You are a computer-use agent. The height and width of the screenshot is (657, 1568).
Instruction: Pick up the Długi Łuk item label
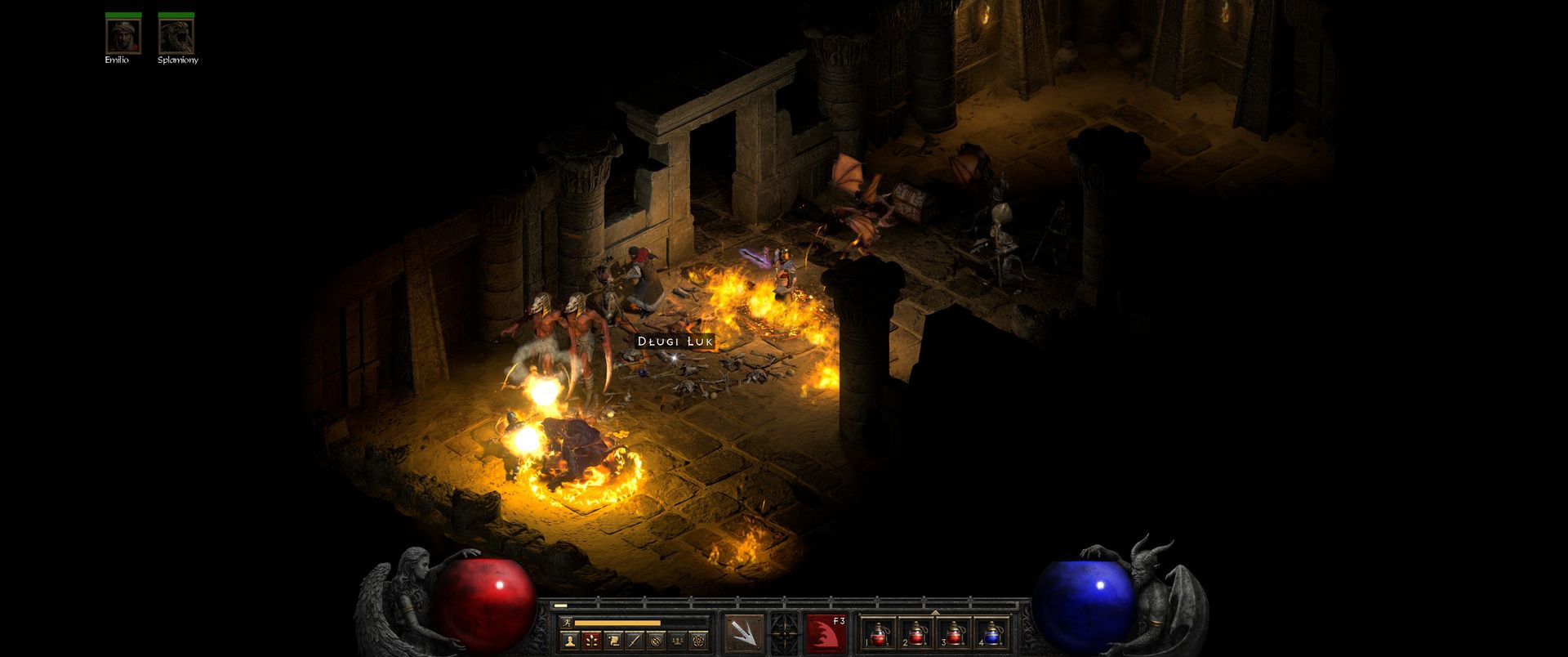675,341
